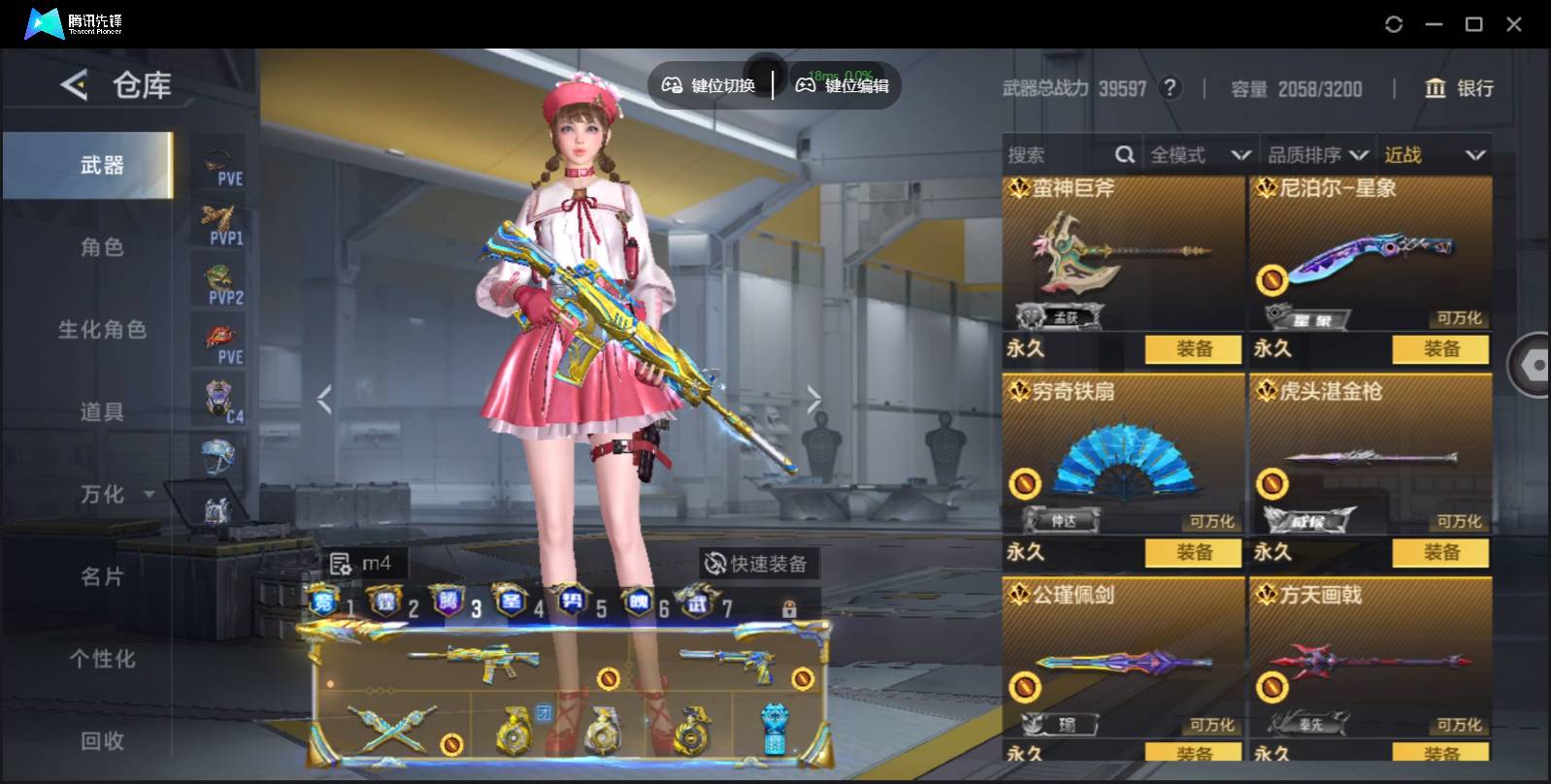The width and height of the screenshot is (1551, 784).
Task: Open the 全模式 mode dropdown
Action: tap(1200, 155)
